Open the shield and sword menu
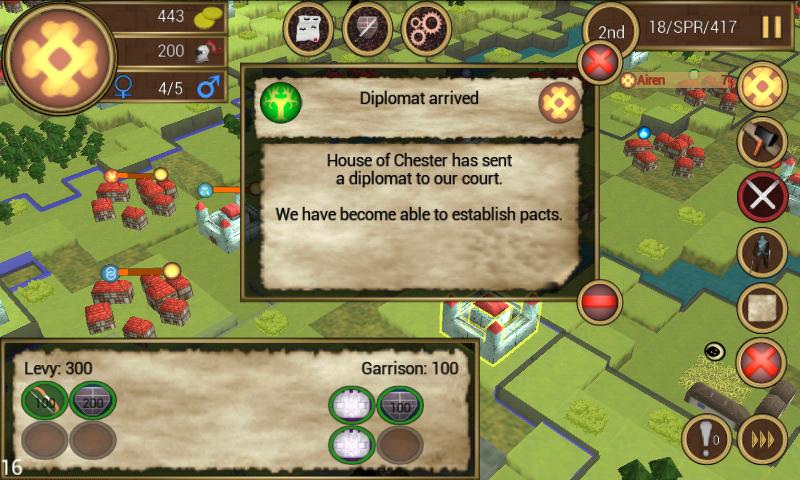This screenshot has height=480, width=800. [x=367, y=29]
